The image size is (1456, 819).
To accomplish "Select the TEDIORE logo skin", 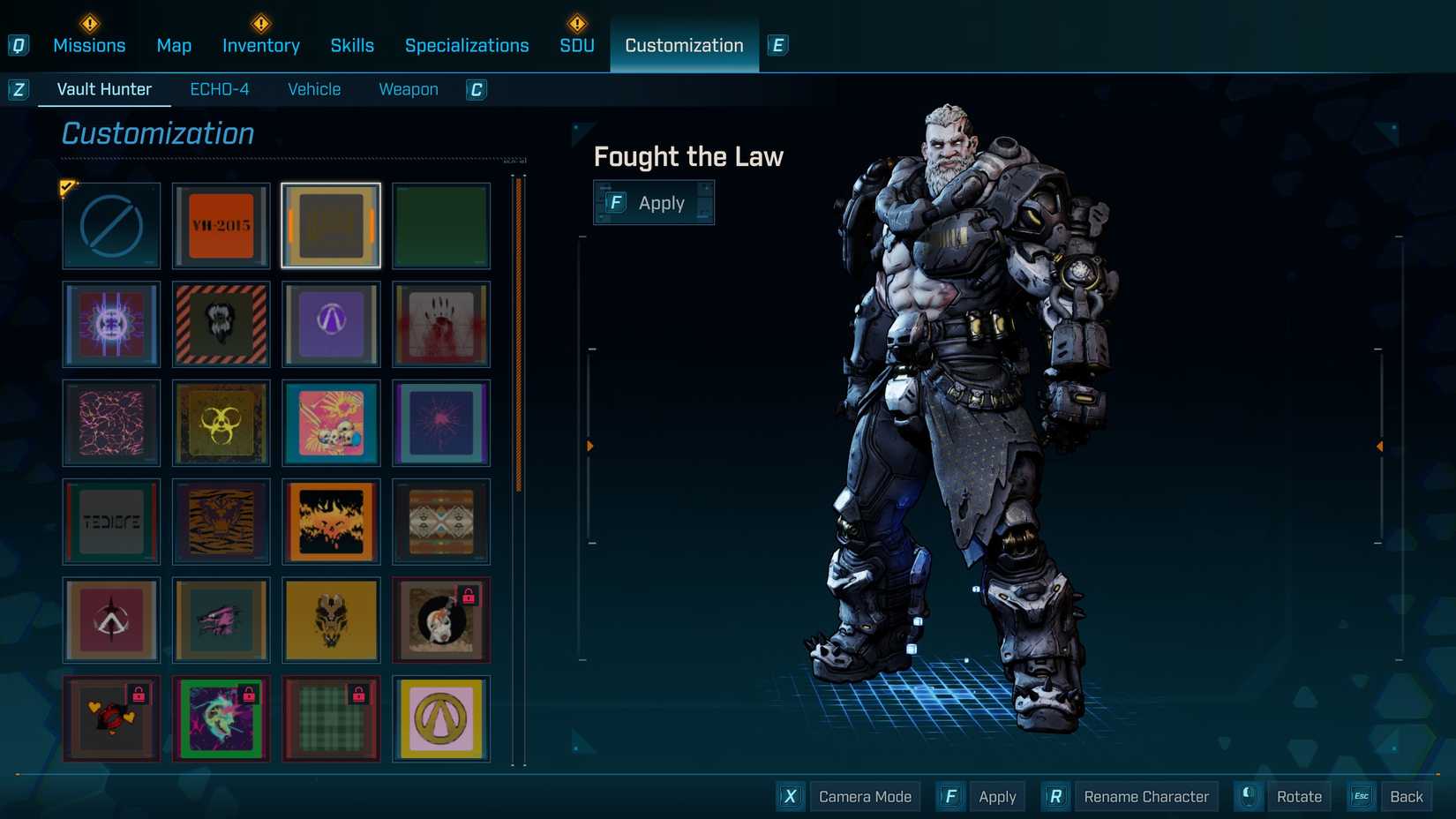I will [110, 522].
